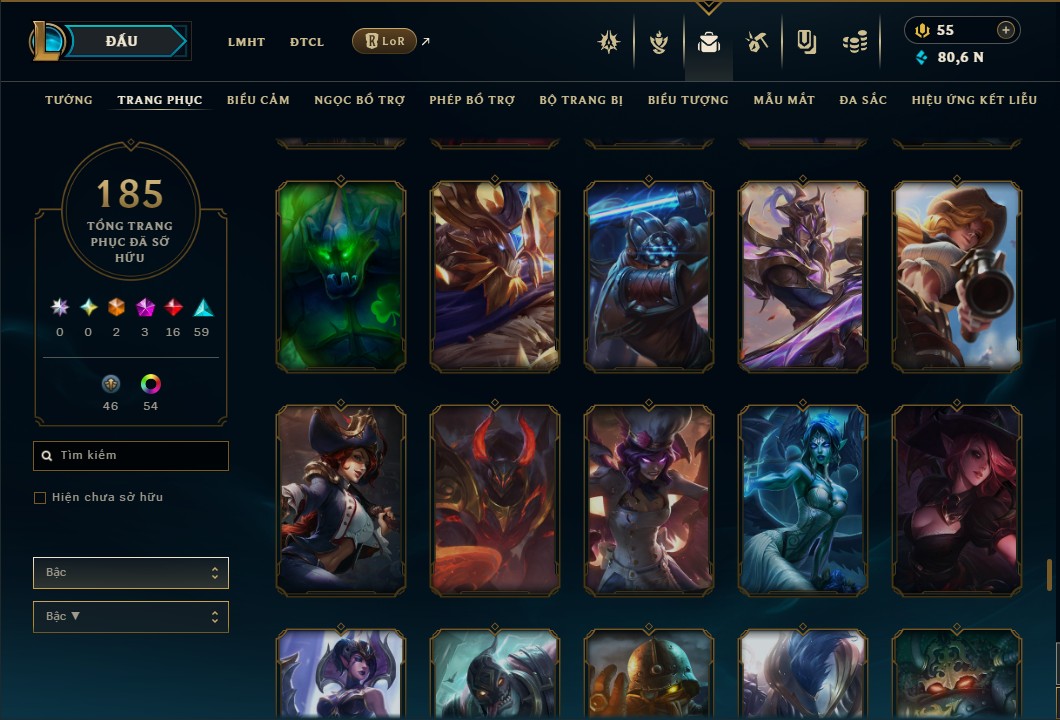Open the hammer crafting icon
Image resolution: width=1060 pixels, height=720 pixels.
pos(756,42)
